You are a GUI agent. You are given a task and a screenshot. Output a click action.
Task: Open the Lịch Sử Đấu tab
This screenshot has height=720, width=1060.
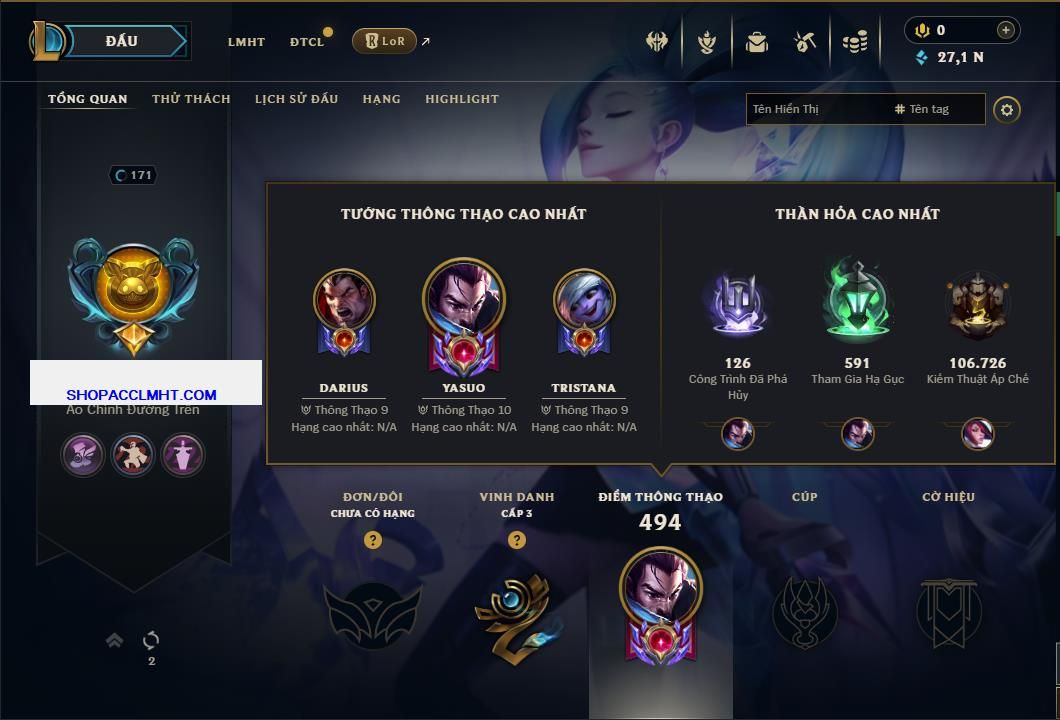pyautogui.click(x=296, y=99)
